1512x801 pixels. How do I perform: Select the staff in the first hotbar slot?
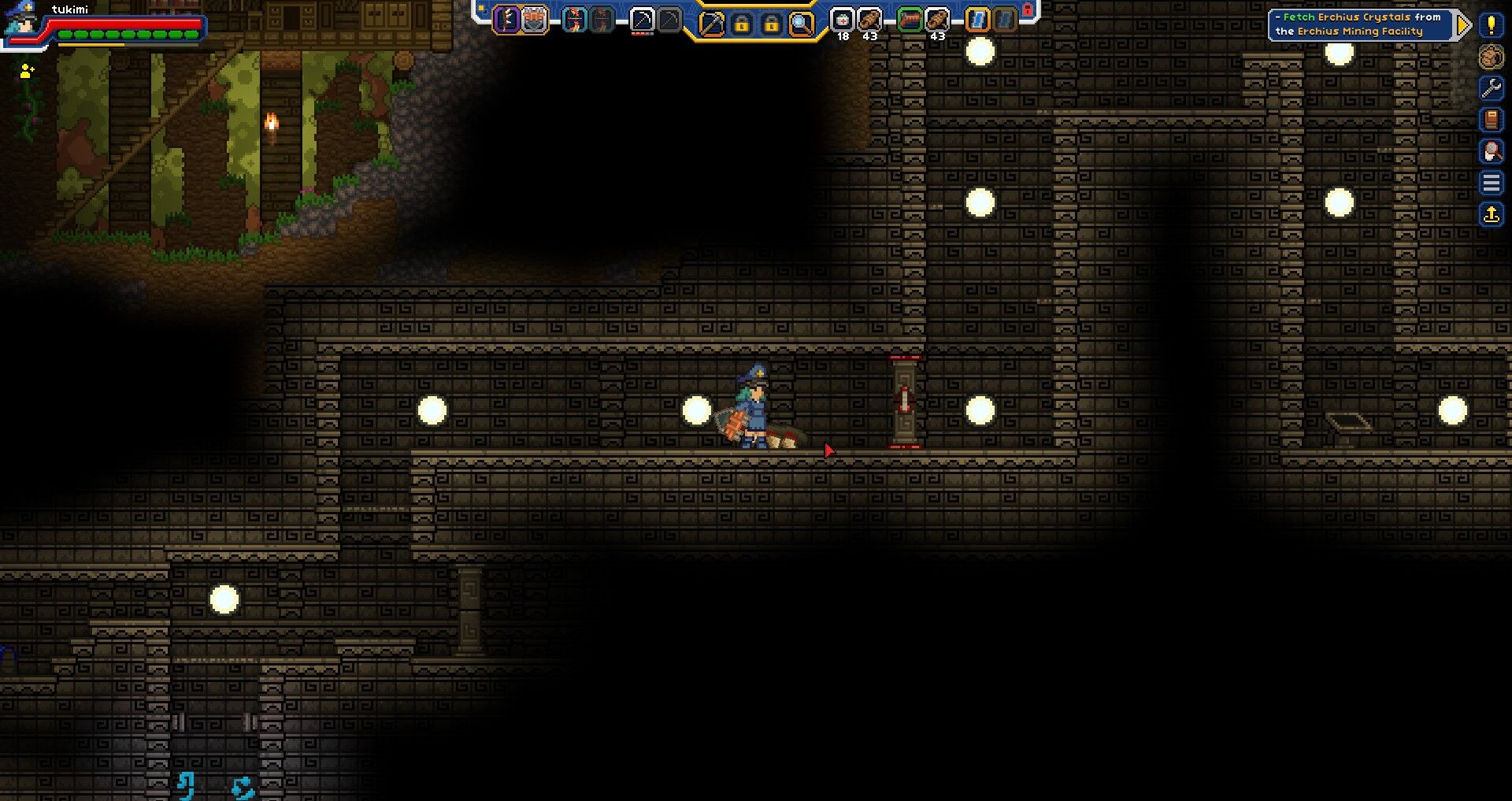click(x=507, y=20)
